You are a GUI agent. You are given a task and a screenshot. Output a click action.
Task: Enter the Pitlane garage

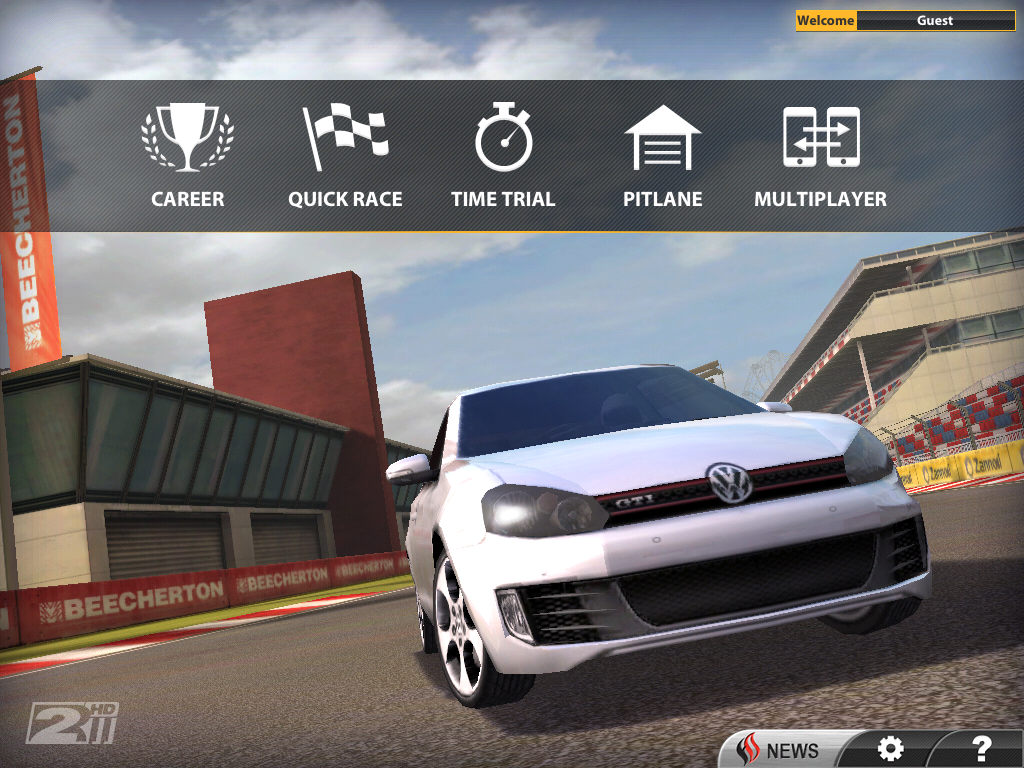[x=662, y=156]
